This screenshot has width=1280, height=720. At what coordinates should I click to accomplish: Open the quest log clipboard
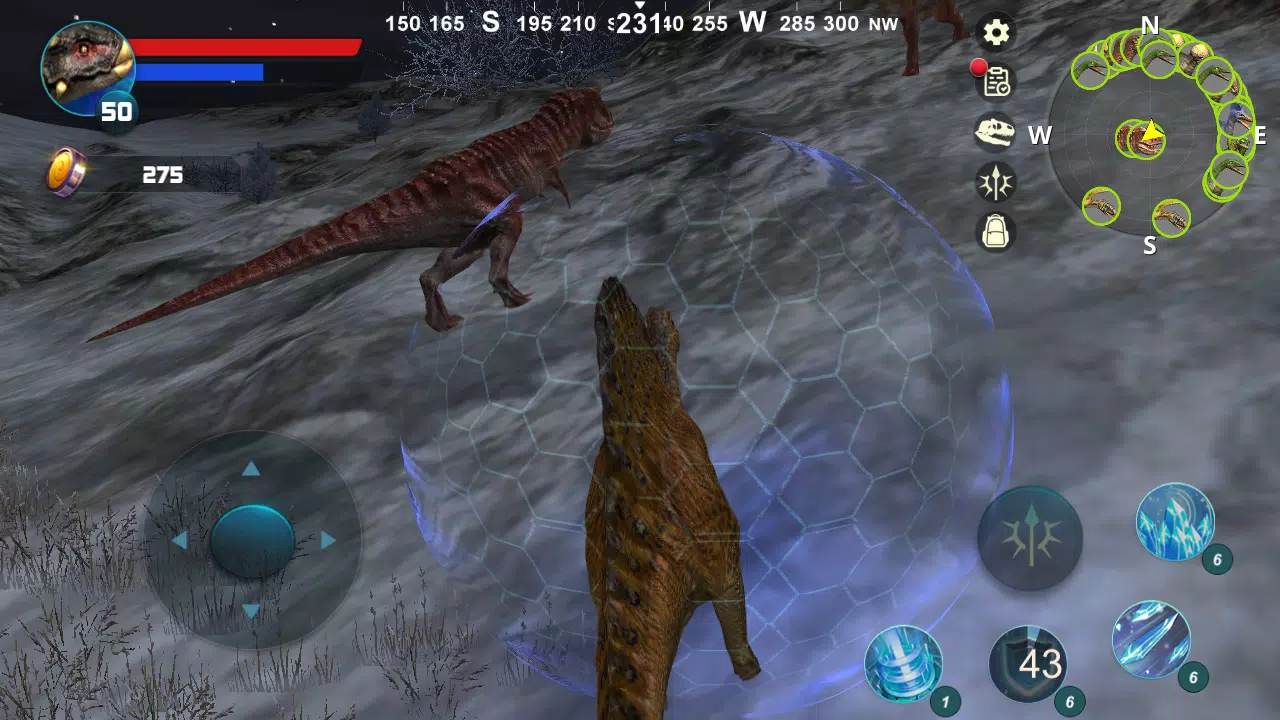pos(995,84)
